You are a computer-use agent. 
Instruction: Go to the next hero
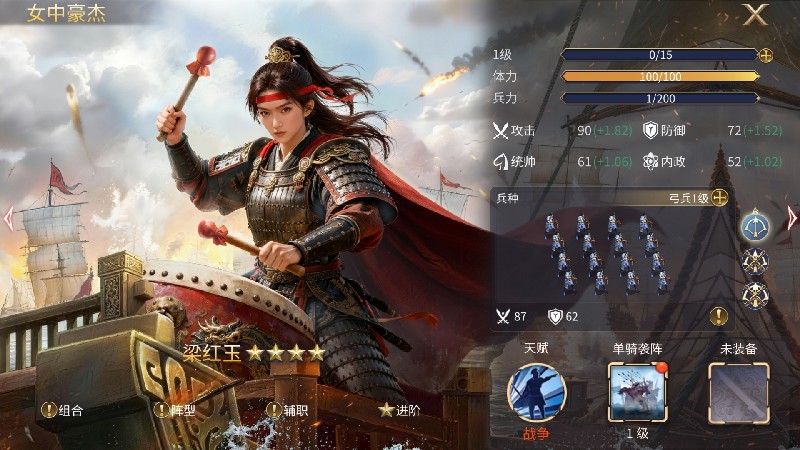pos(792,217)
